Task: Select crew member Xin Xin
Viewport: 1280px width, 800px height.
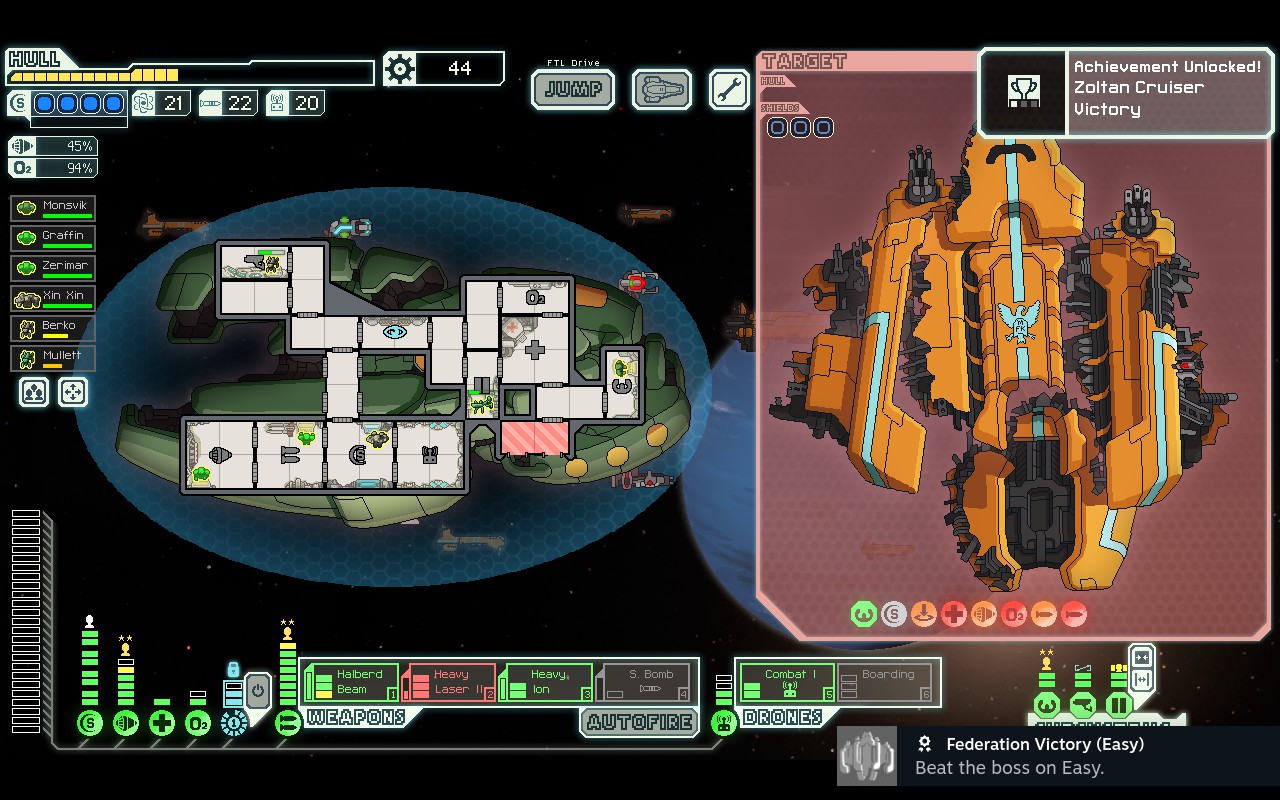Action: pos(54,298)
